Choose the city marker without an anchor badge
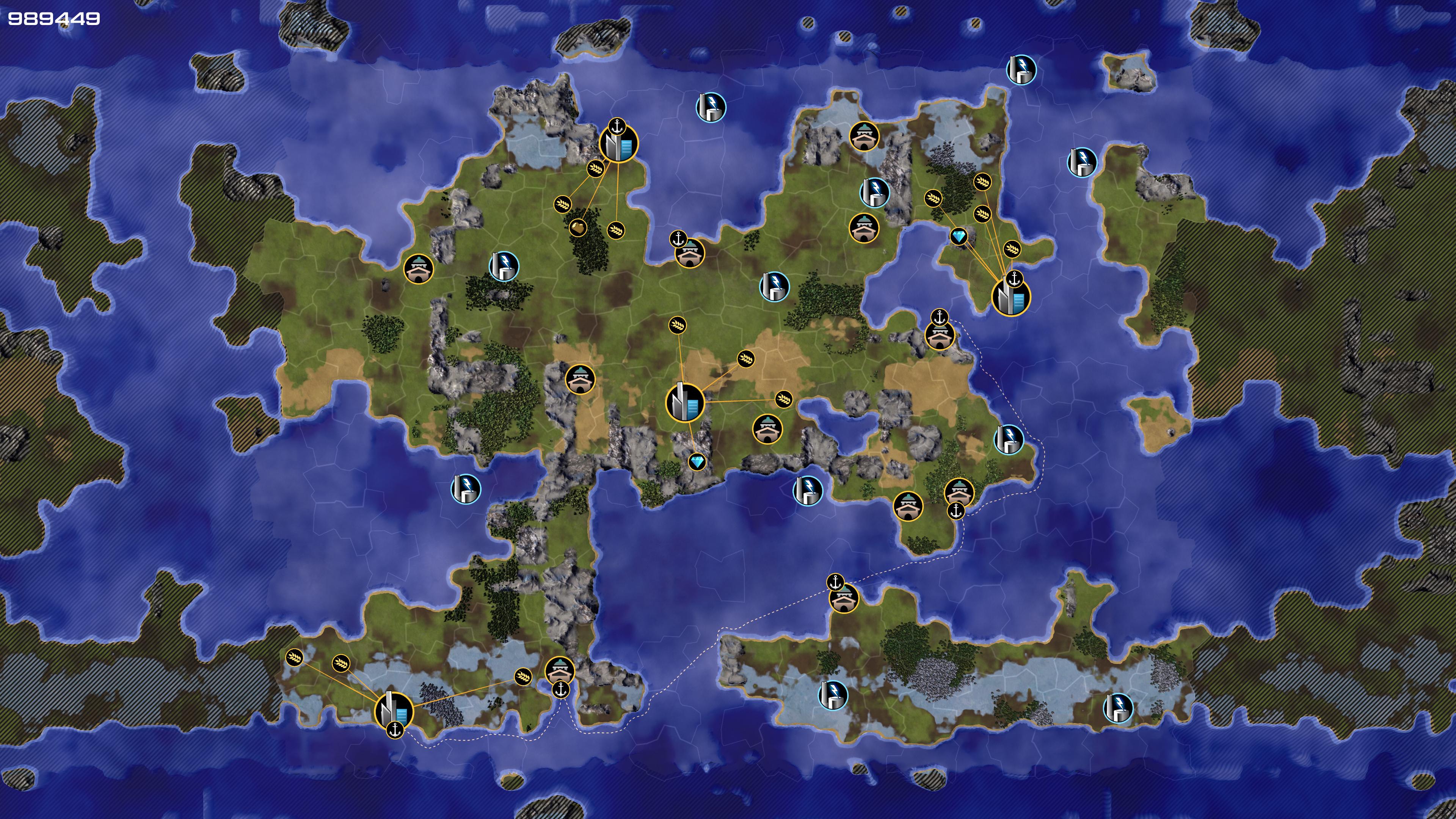1456x819 pixels. click(x=685, y=402)
